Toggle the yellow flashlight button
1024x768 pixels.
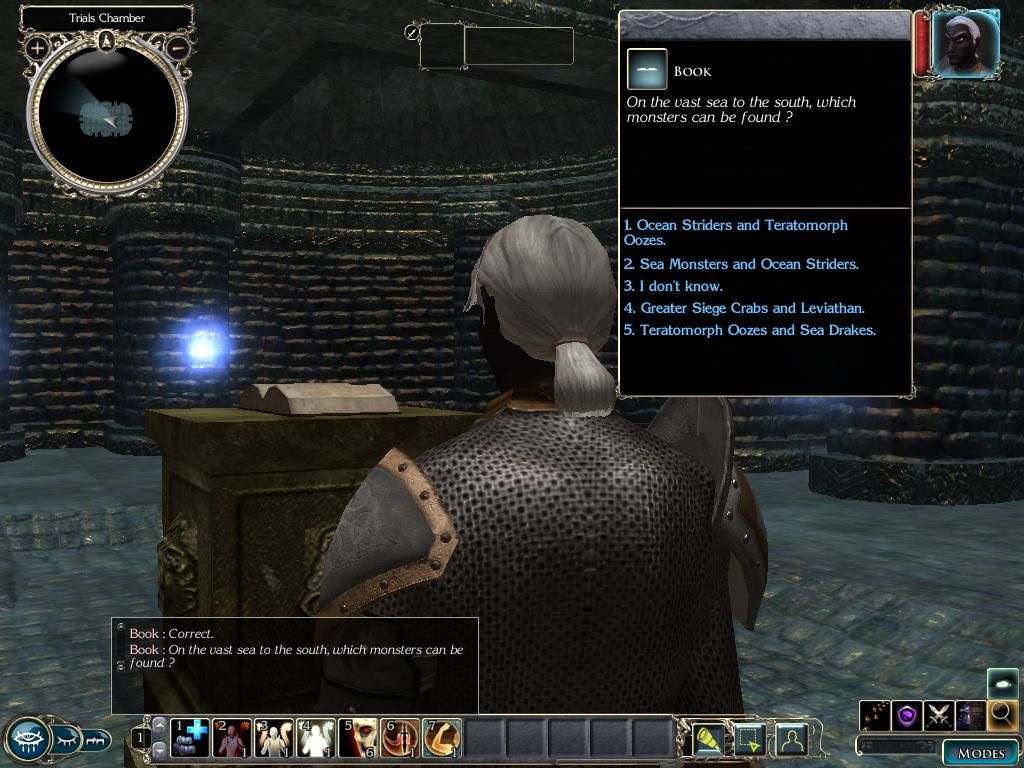(x=708, y=739)
